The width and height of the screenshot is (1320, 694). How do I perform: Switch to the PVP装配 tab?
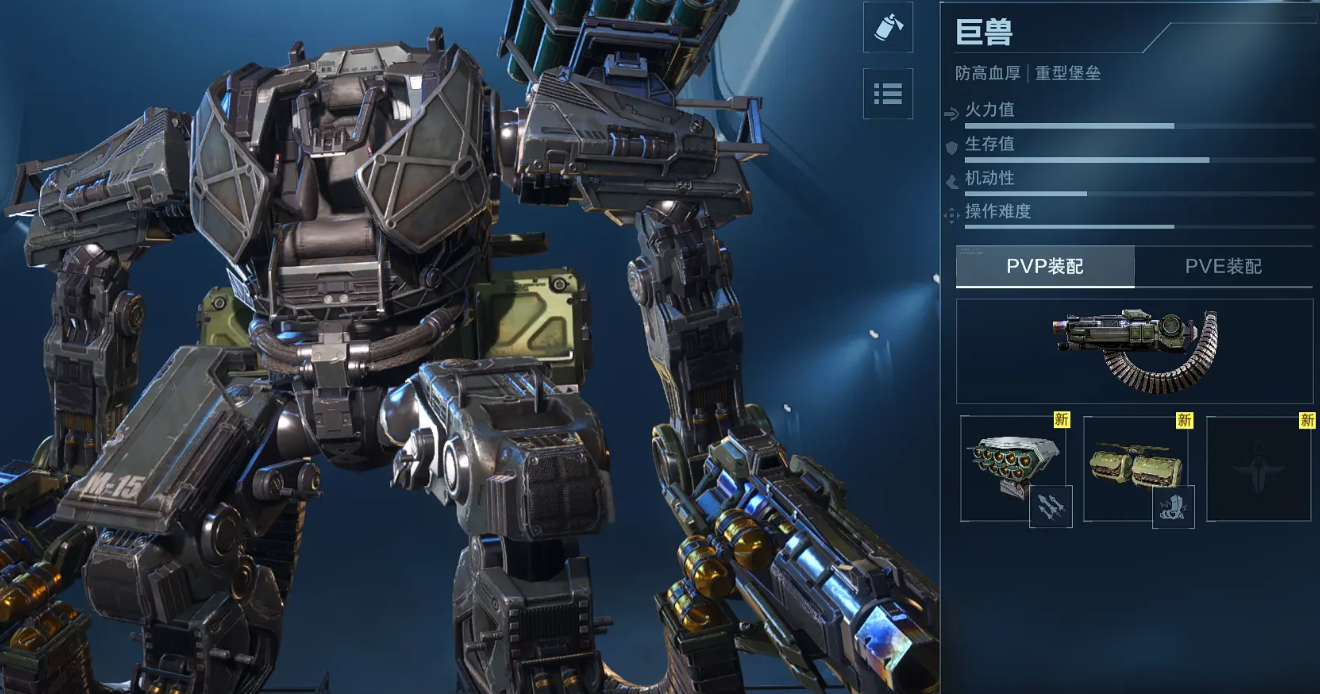(x=1045, y=267)
